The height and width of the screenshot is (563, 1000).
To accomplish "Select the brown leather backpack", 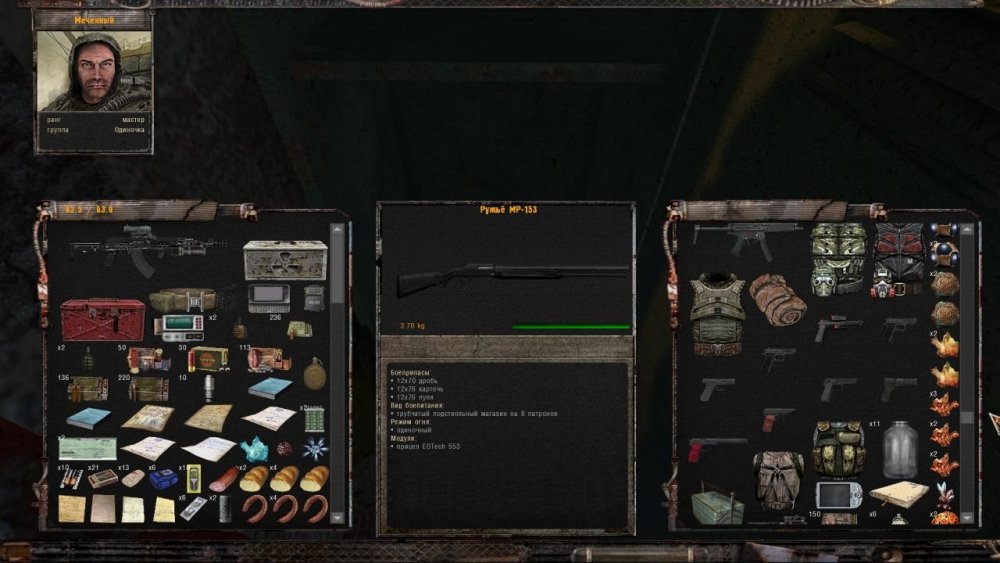I will [x=777, y=478].
